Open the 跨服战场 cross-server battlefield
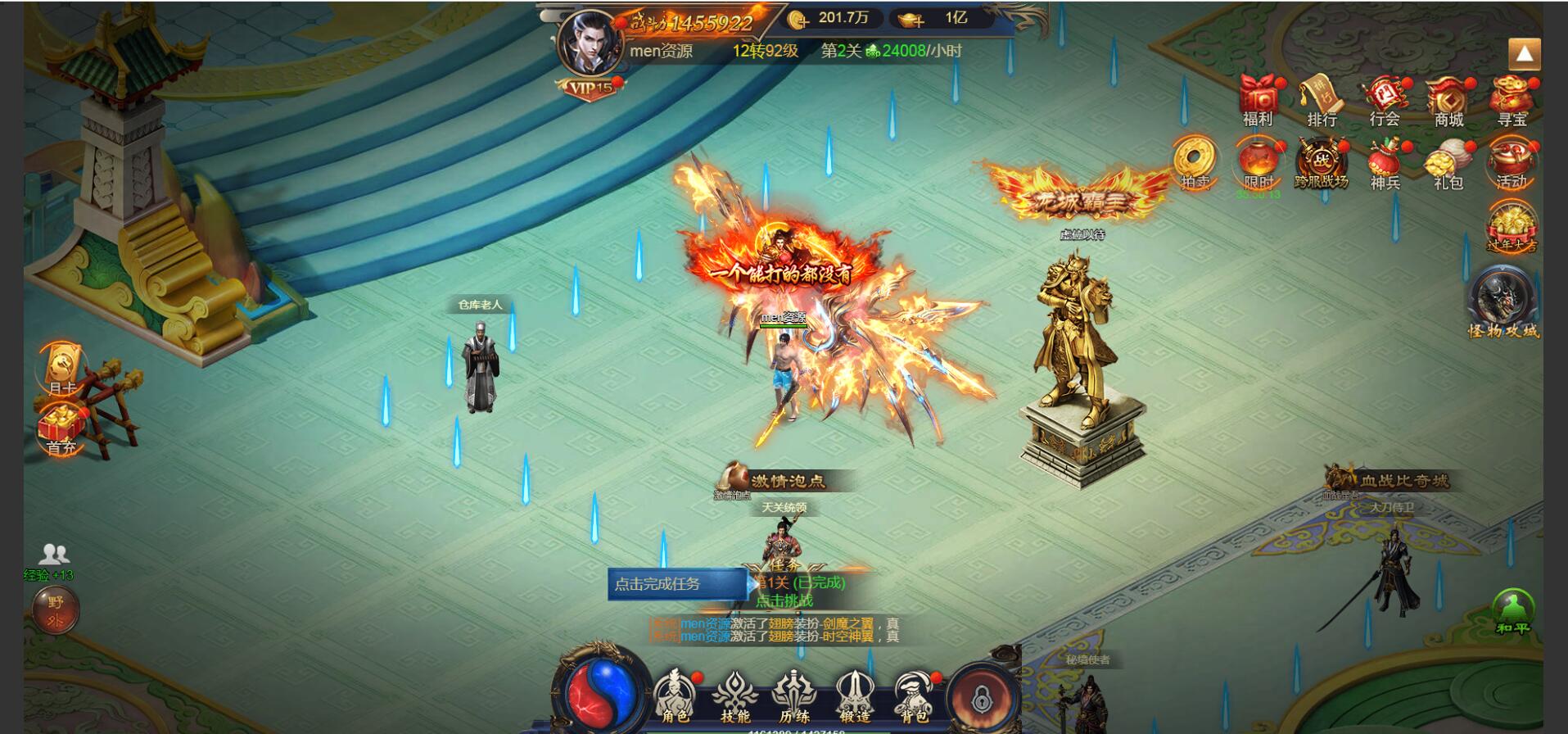This screenshot has width=1568, height=734. pos(1321,162)
